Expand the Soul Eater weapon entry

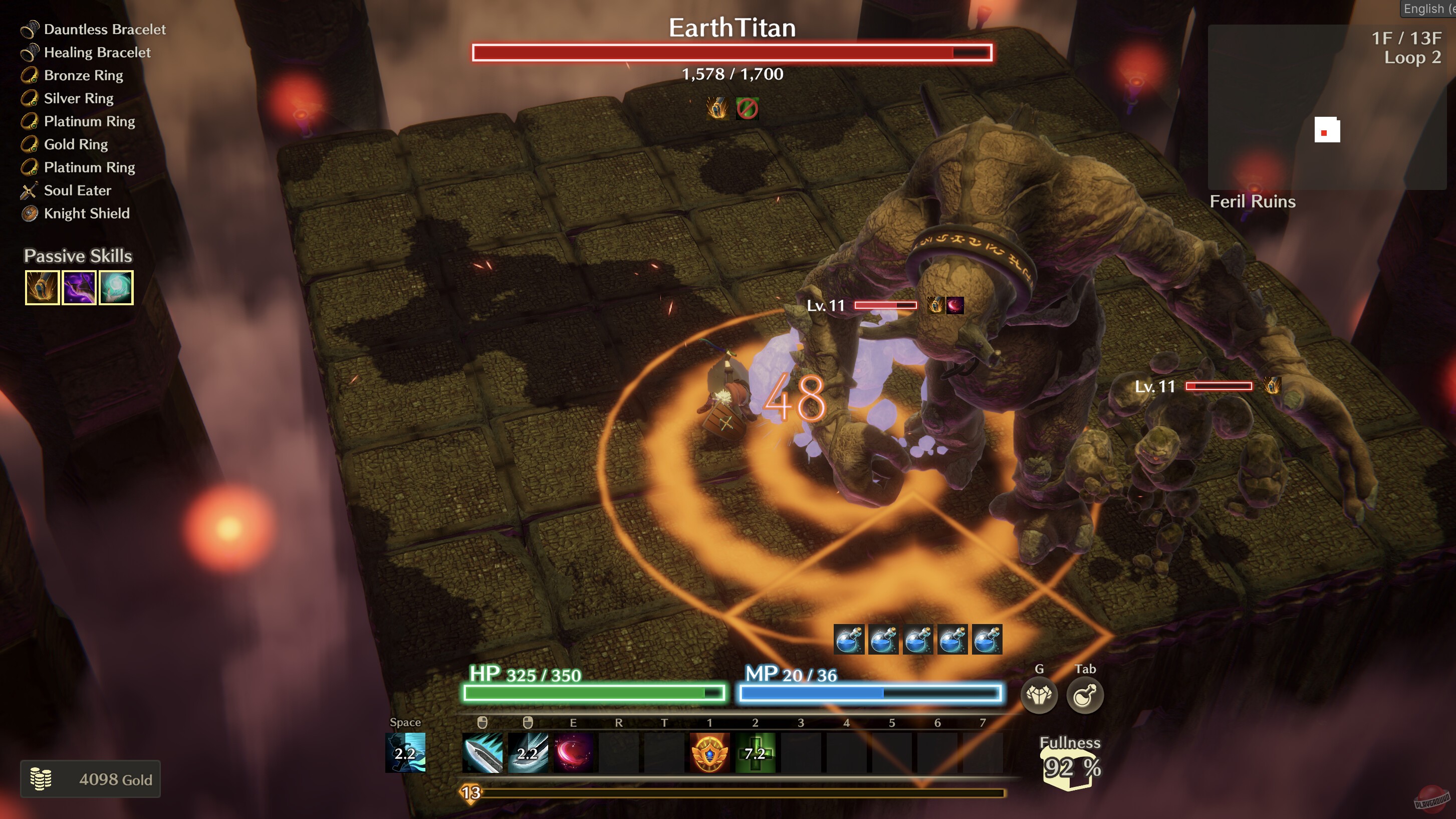point(78,190)
